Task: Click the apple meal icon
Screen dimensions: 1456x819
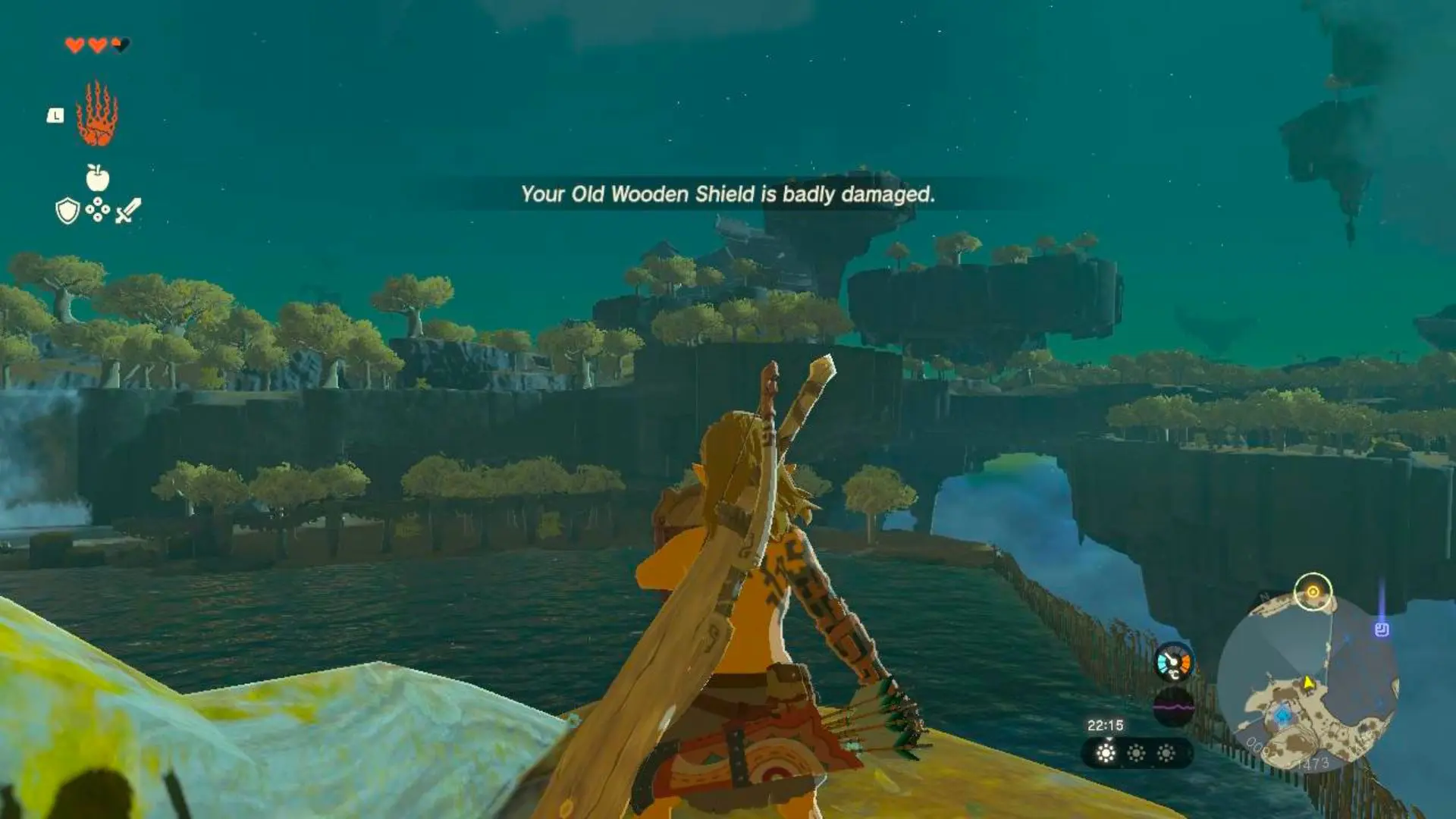Action: 97,178
